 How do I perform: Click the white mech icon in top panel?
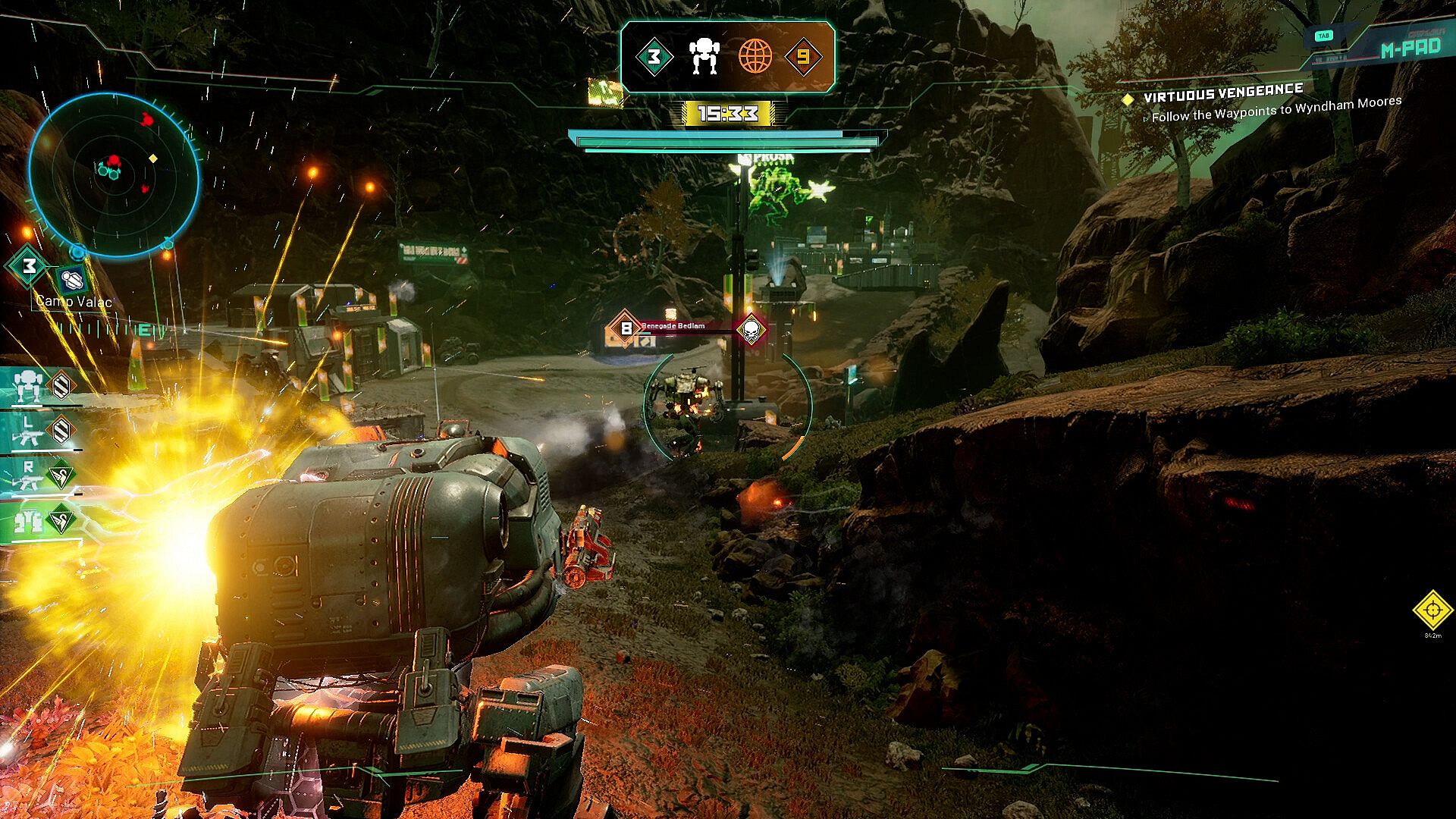click(x=704, y=57)
